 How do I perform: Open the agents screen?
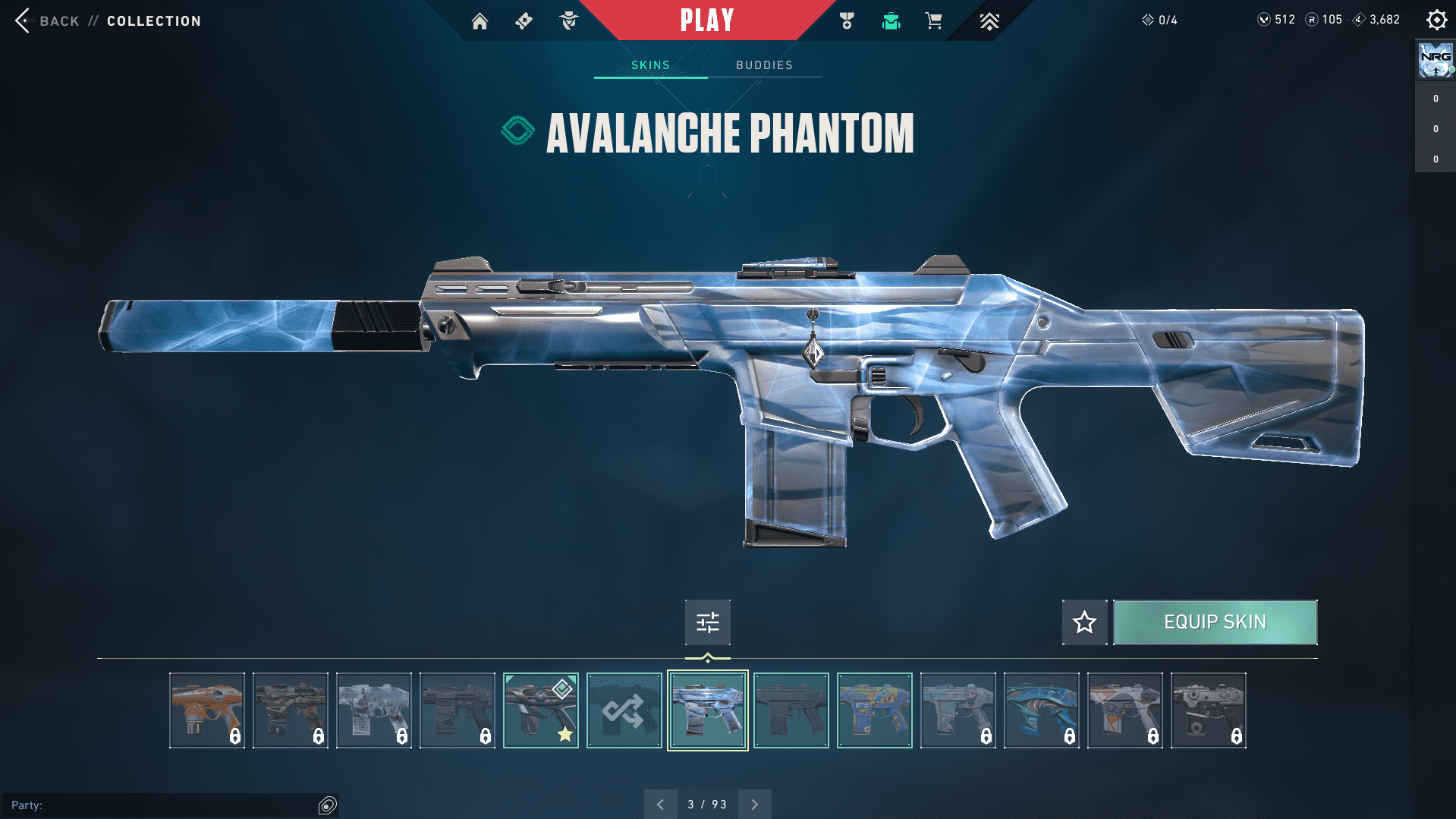[x=569, y=21]
